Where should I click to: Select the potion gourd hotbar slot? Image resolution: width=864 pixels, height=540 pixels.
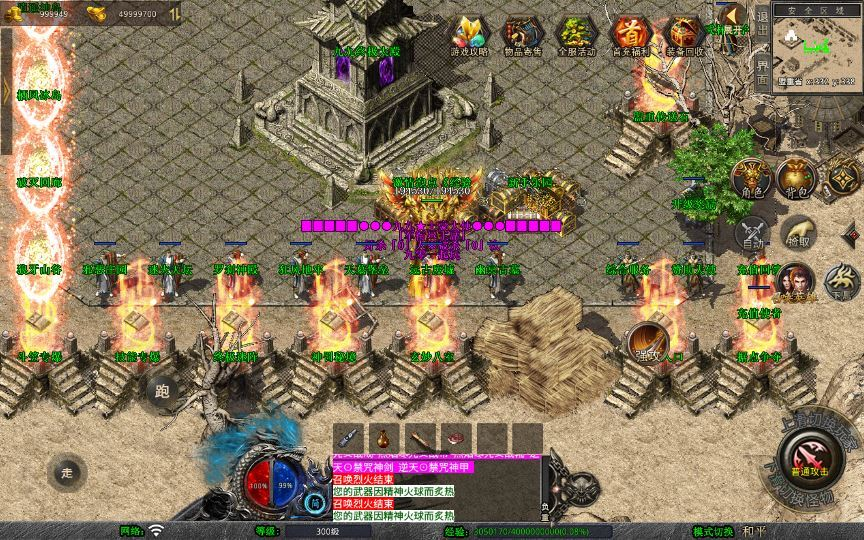click(x=383, y=437)
